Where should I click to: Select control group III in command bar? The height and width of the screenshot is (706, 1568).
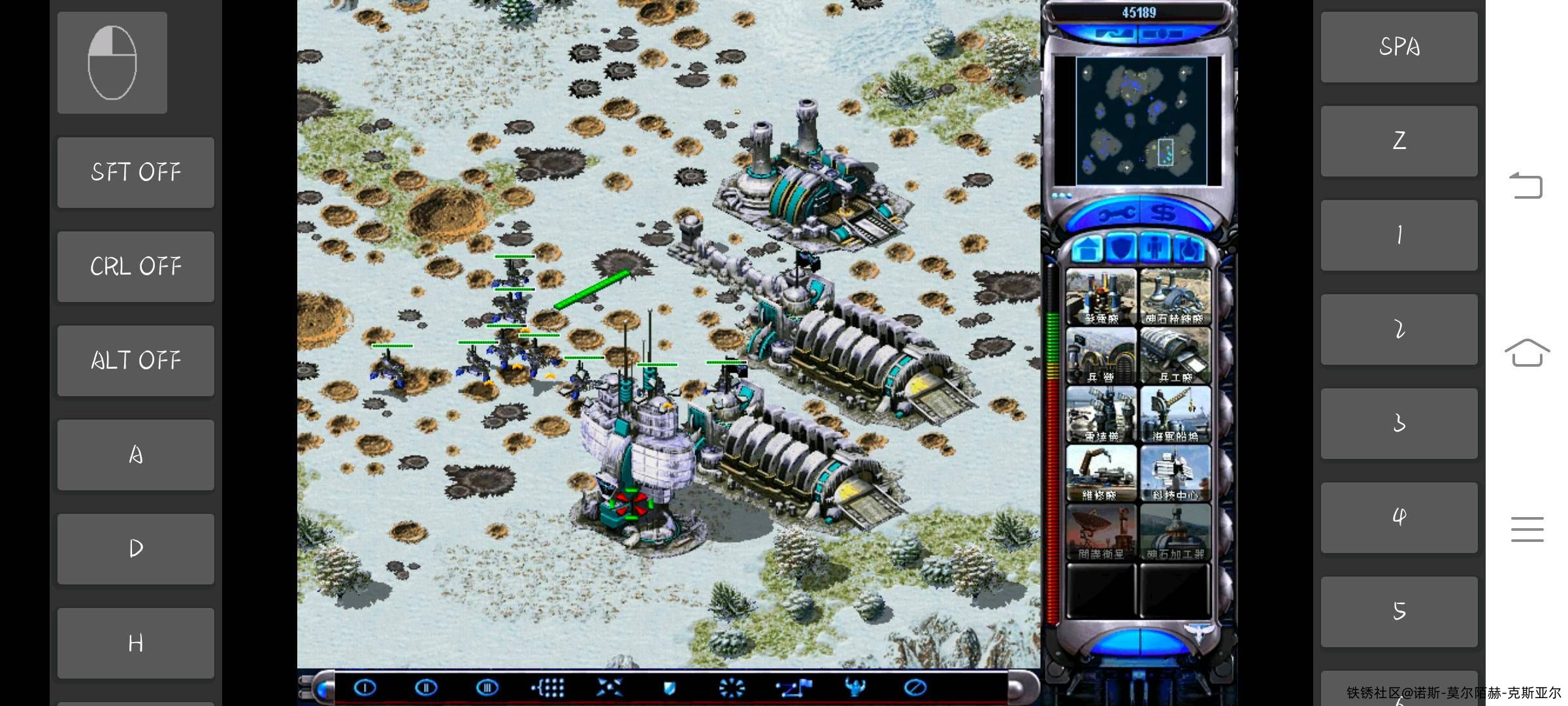[487, 688]
